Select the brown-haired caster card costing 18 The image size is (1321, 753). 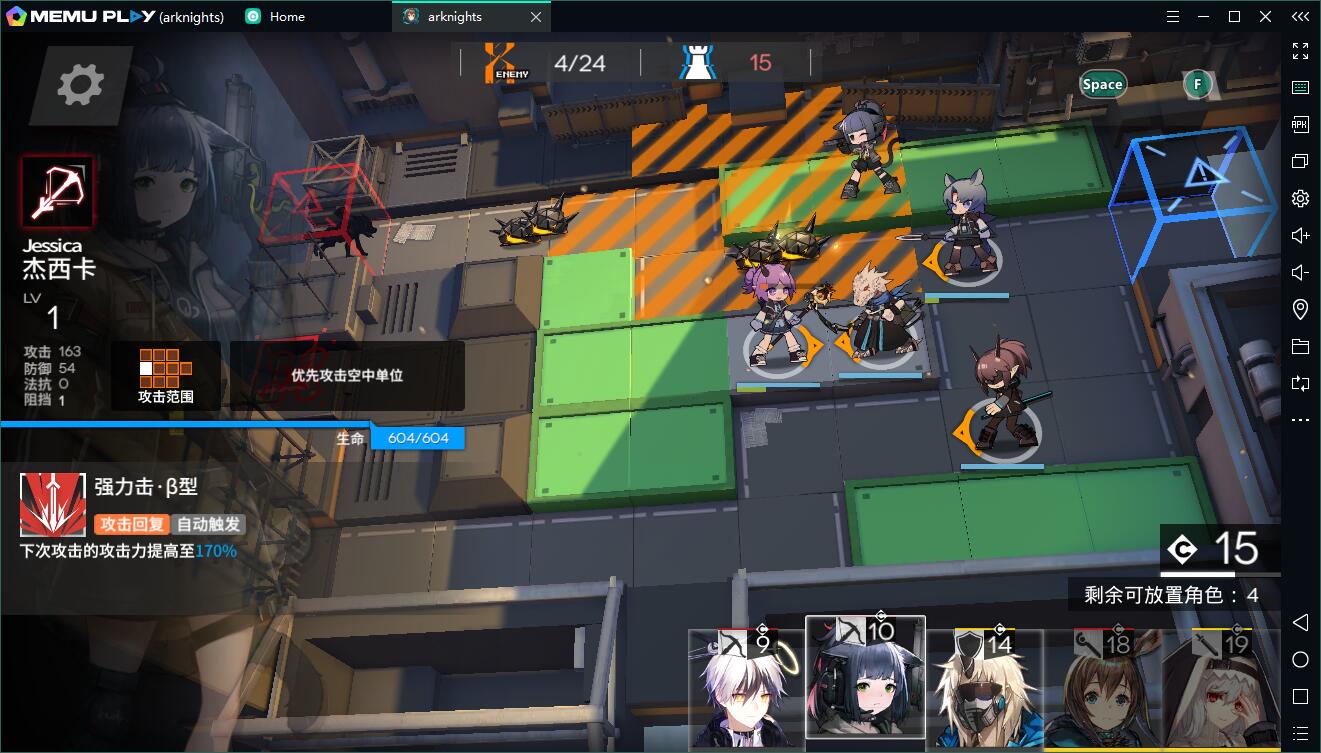pyautogui.click(x=1103, y=692)
